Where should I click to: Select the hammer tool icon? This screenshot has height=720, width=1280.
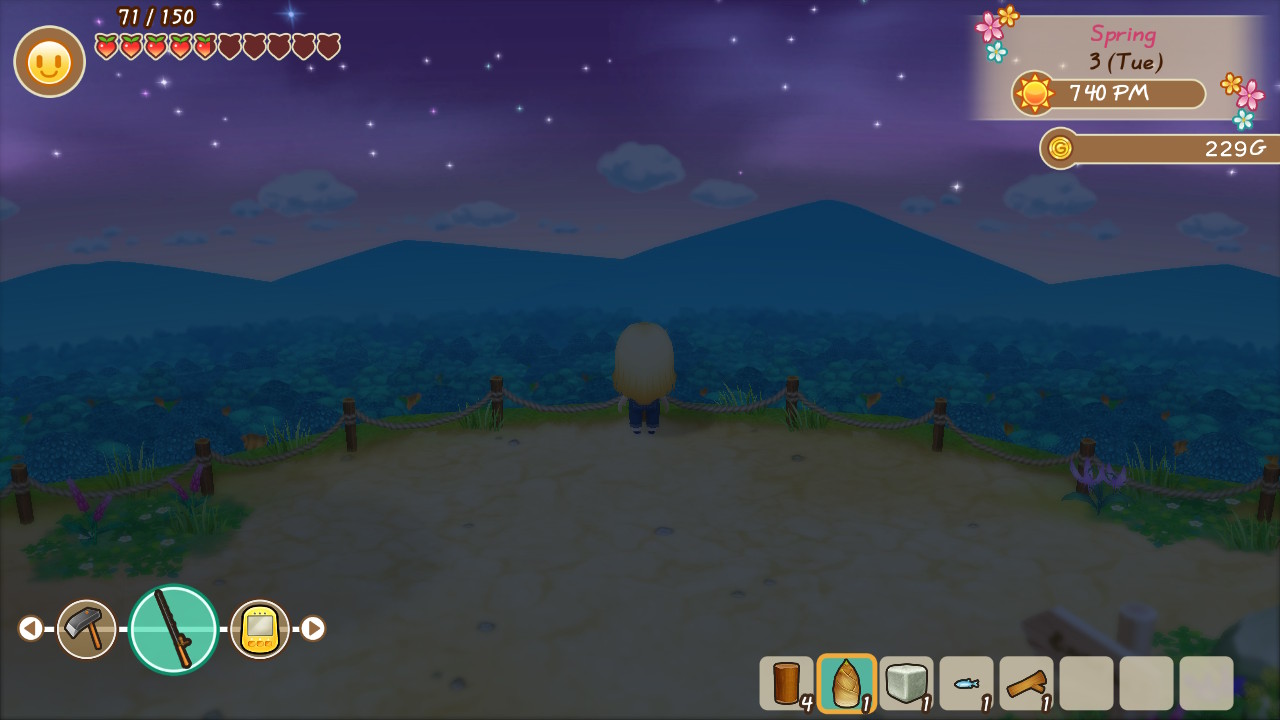pyautogui.click(x=86, y=629)
